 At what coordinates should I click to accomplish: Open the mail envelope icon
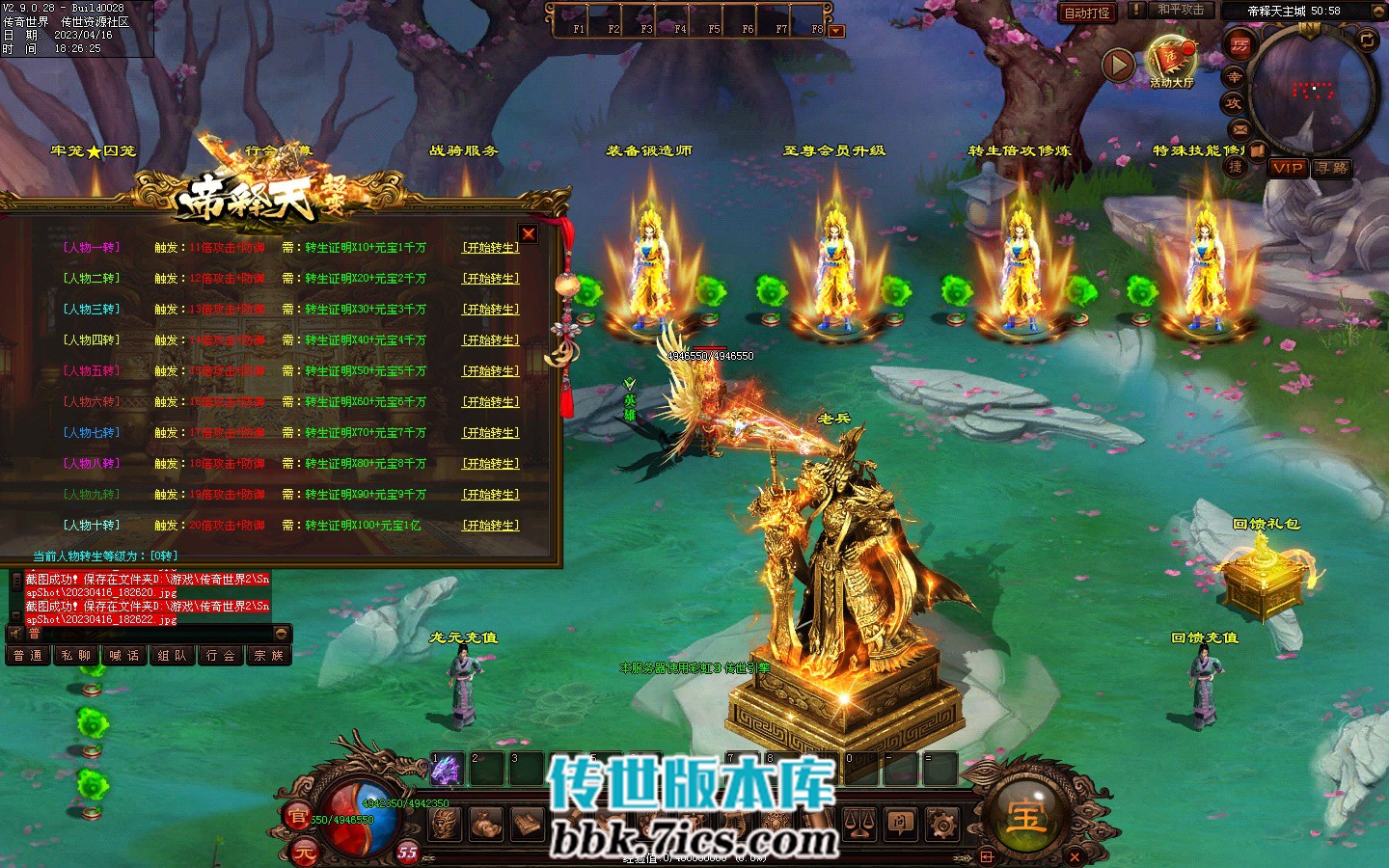point(1239,129)
